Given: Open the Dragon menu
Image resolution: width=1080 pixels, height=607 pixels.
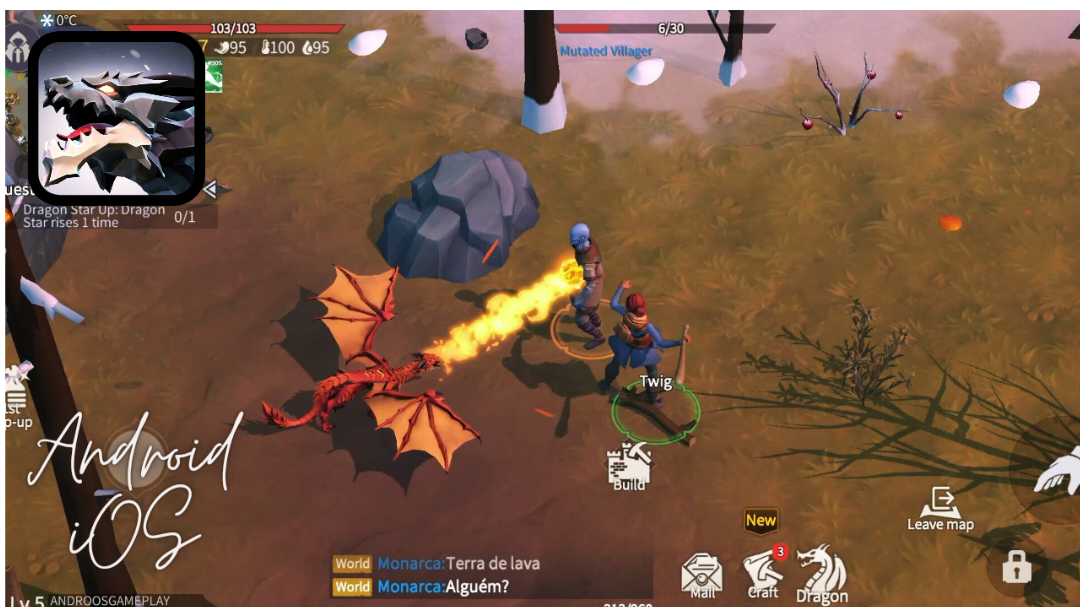Looking at the screenshot, I should [x=822, y=574].
